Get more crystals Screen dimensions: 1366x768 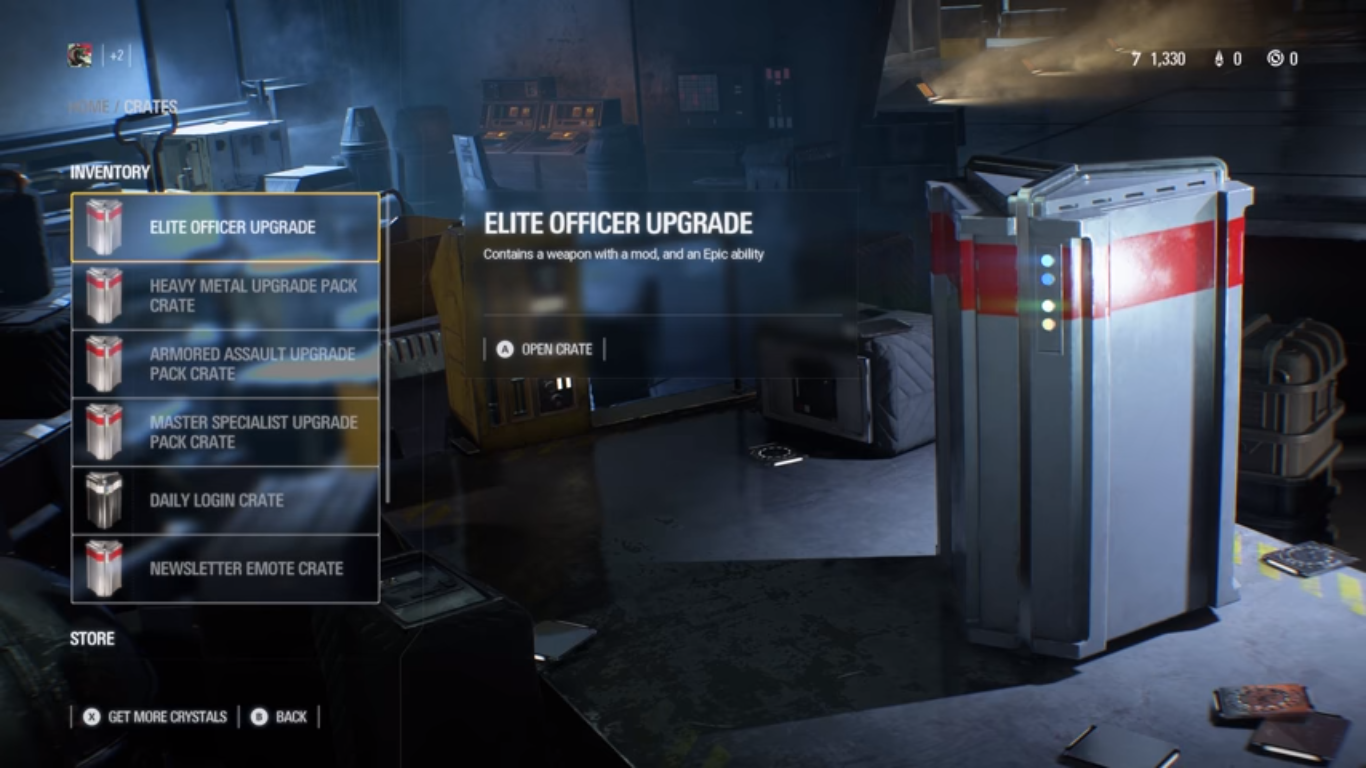point(156,716)
